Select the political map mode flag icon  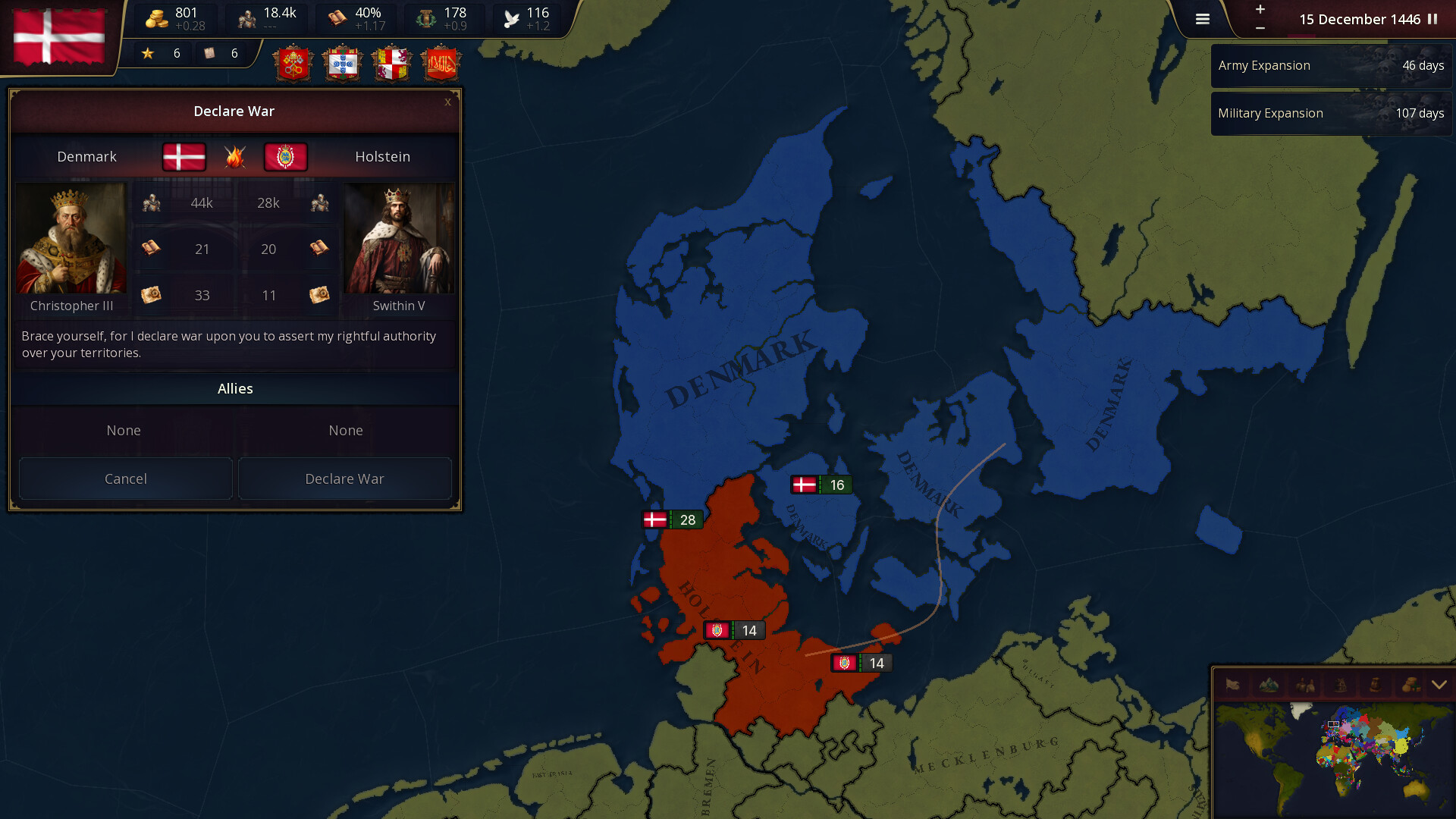pyautogui.click(x=1233, y=685)
